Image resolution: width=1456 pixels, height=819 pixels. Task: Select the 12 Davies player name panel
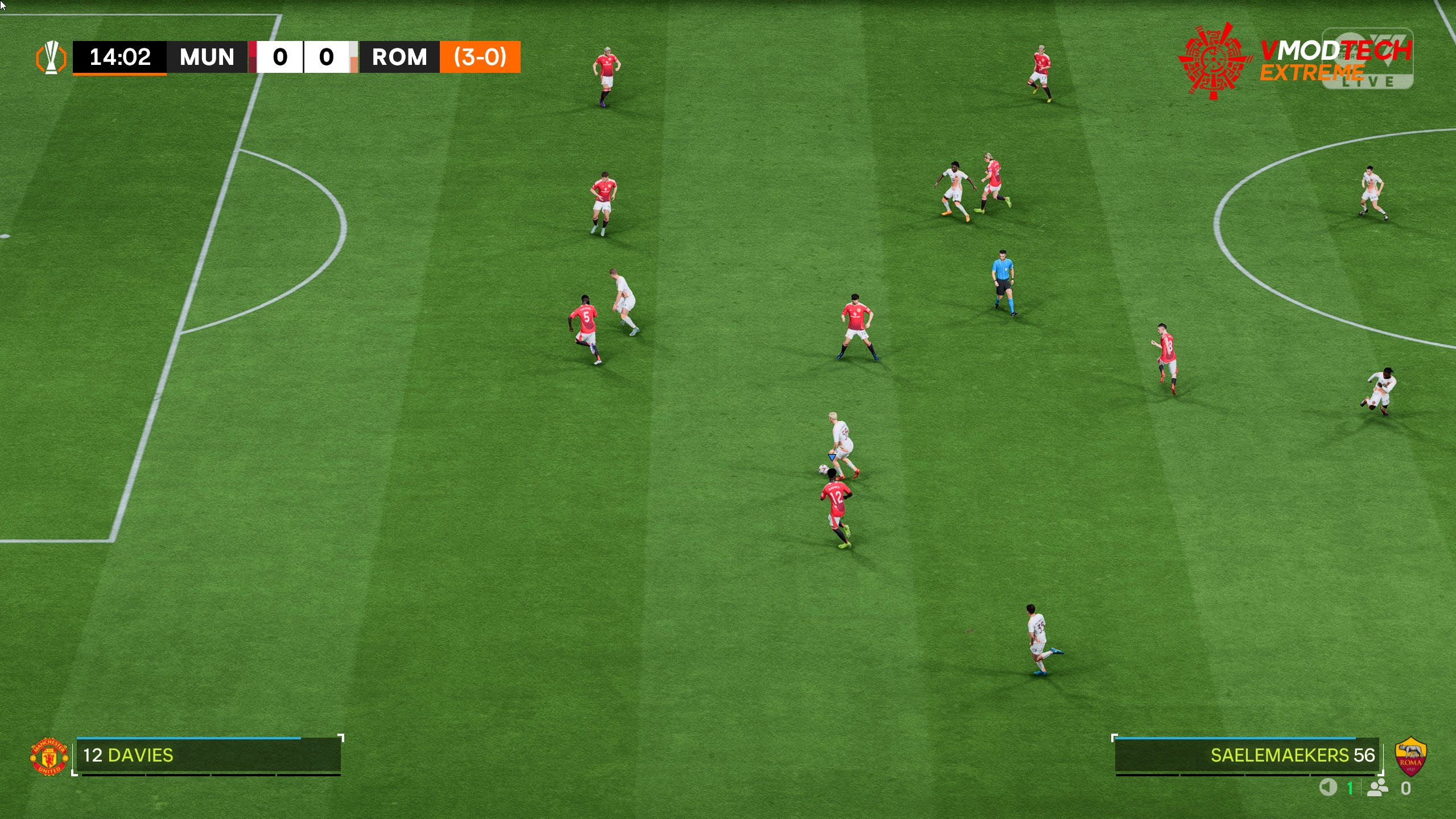208,755
